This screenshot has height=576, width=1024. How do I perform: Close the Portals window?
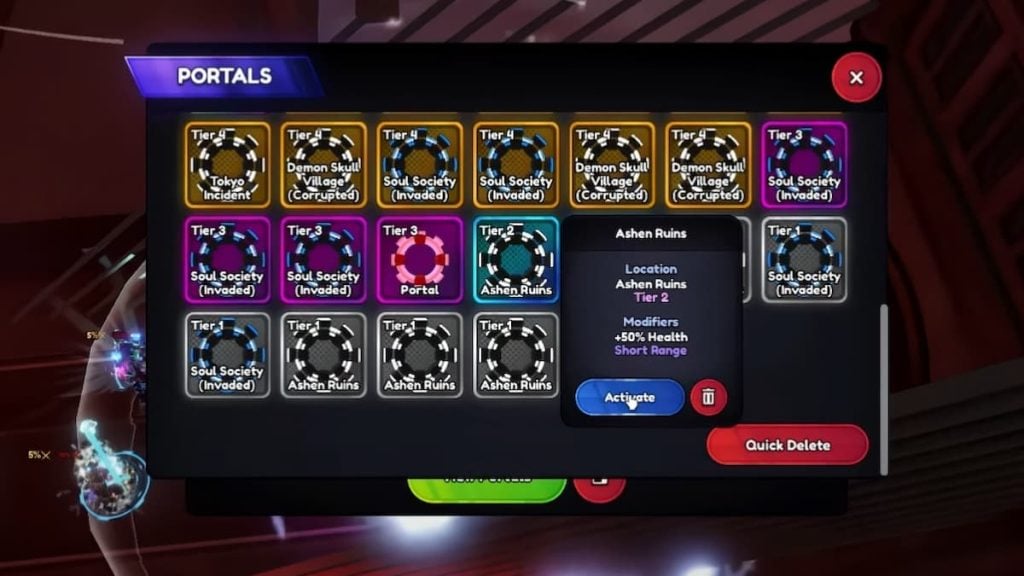pos(856,77)
